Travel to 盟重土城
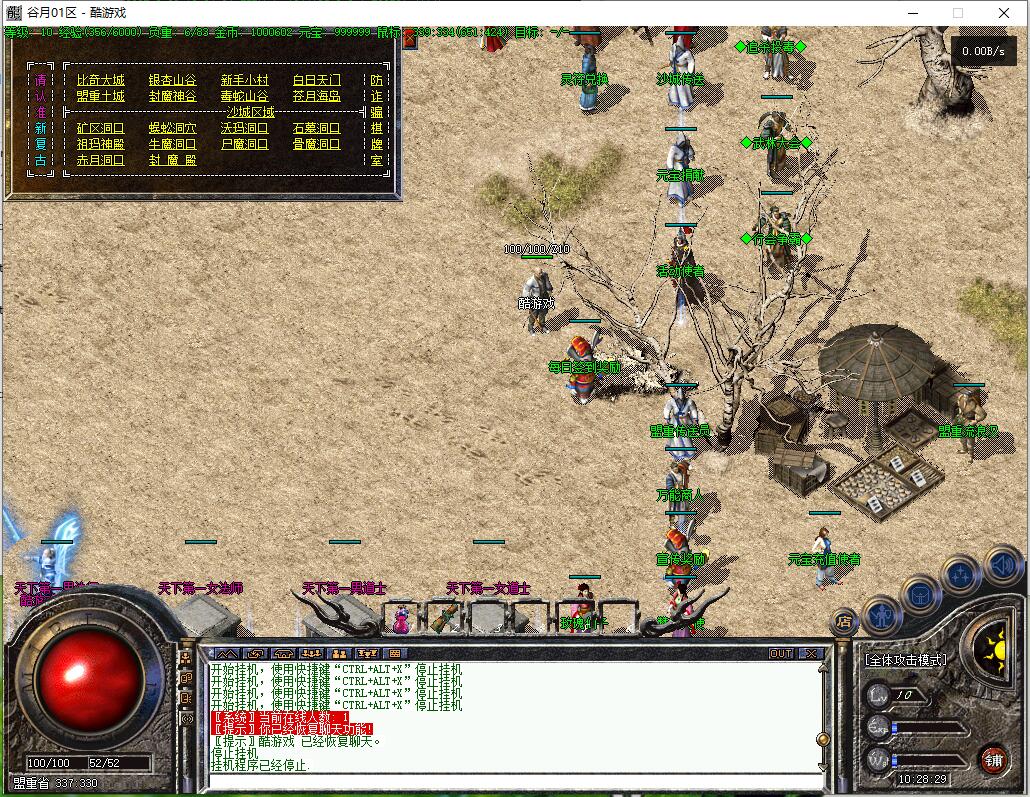 pyautogui.click(x=100, y=96)
